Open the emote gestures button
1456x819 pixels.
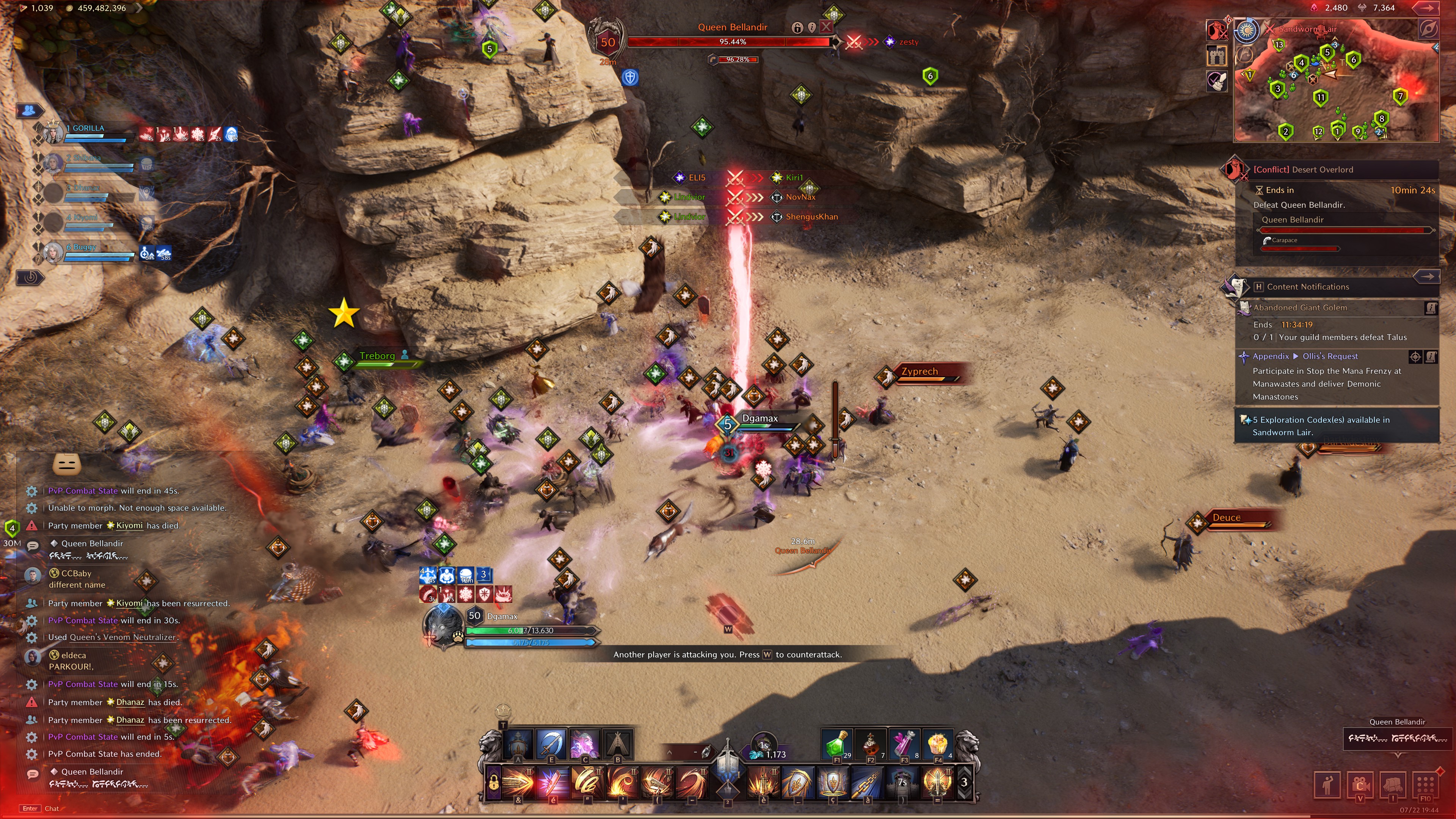click(1328, 784)
